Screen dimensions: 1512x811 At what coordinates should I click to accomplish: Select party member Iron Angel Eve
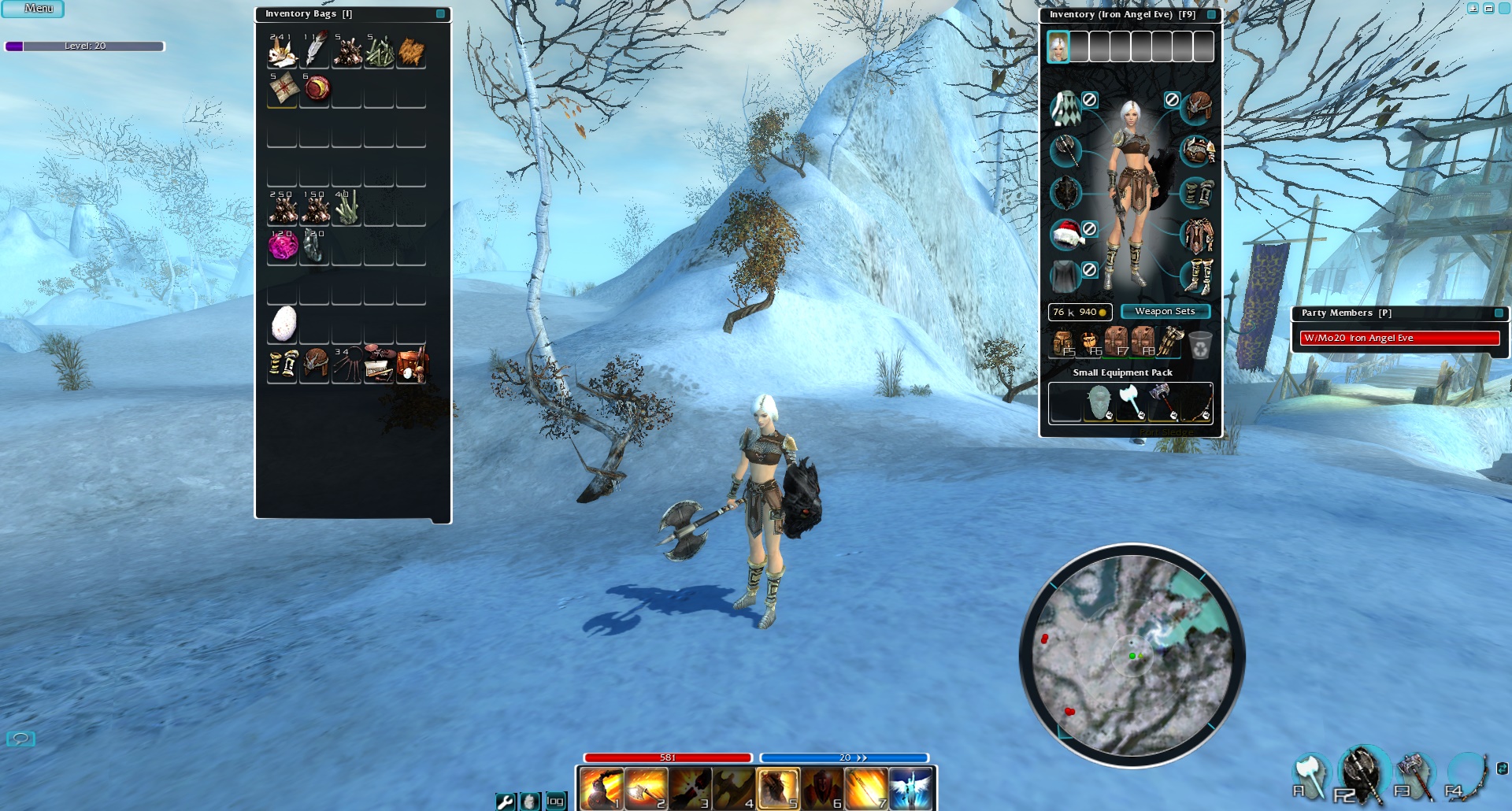click(x=1399, y=338)
